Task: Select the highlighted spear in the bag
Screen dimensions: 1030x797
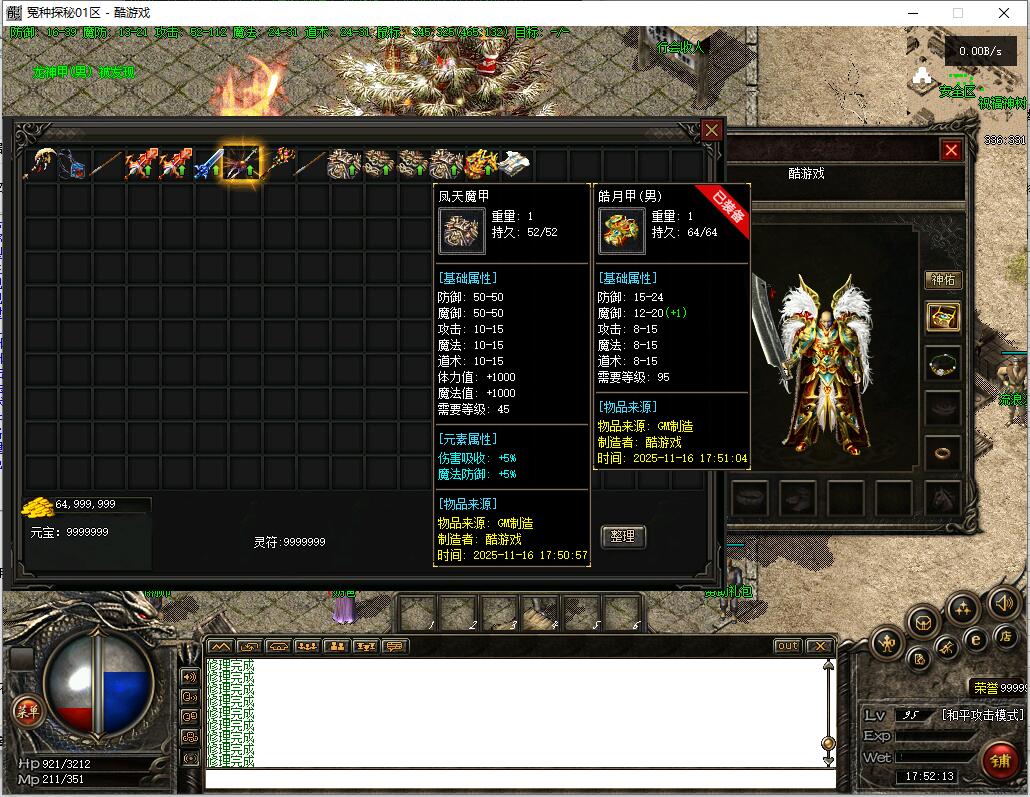Action: click(x=242, y=162)
